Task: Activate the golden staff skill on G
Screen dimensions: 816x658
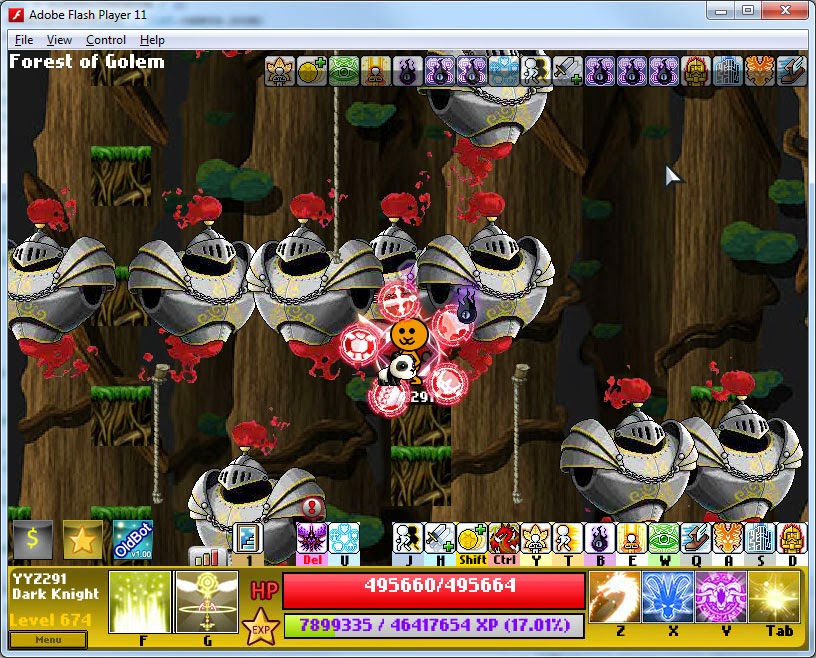Action: (x=207, y=603)
